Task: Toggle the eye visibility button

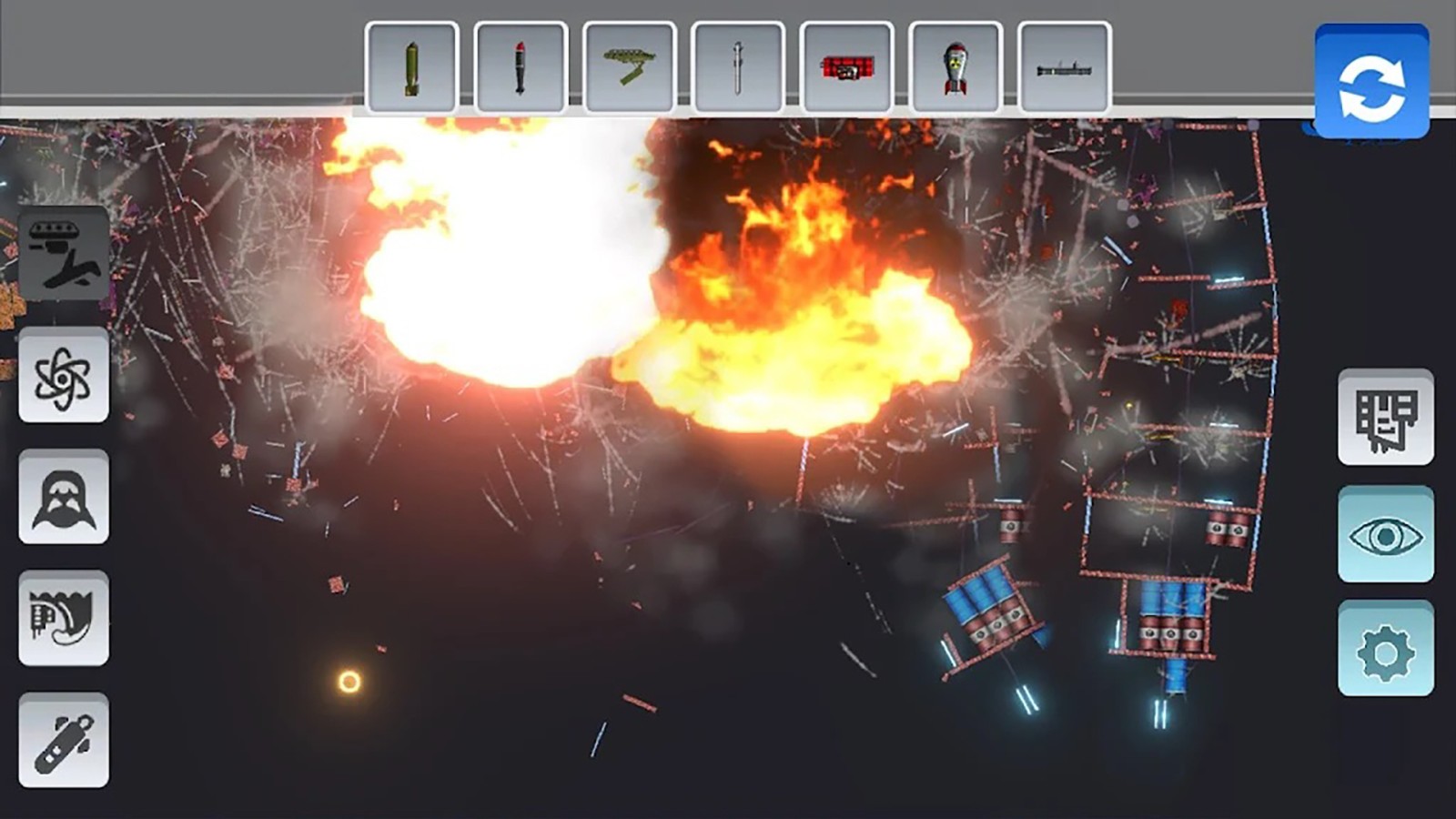Action: point(1385,535)
